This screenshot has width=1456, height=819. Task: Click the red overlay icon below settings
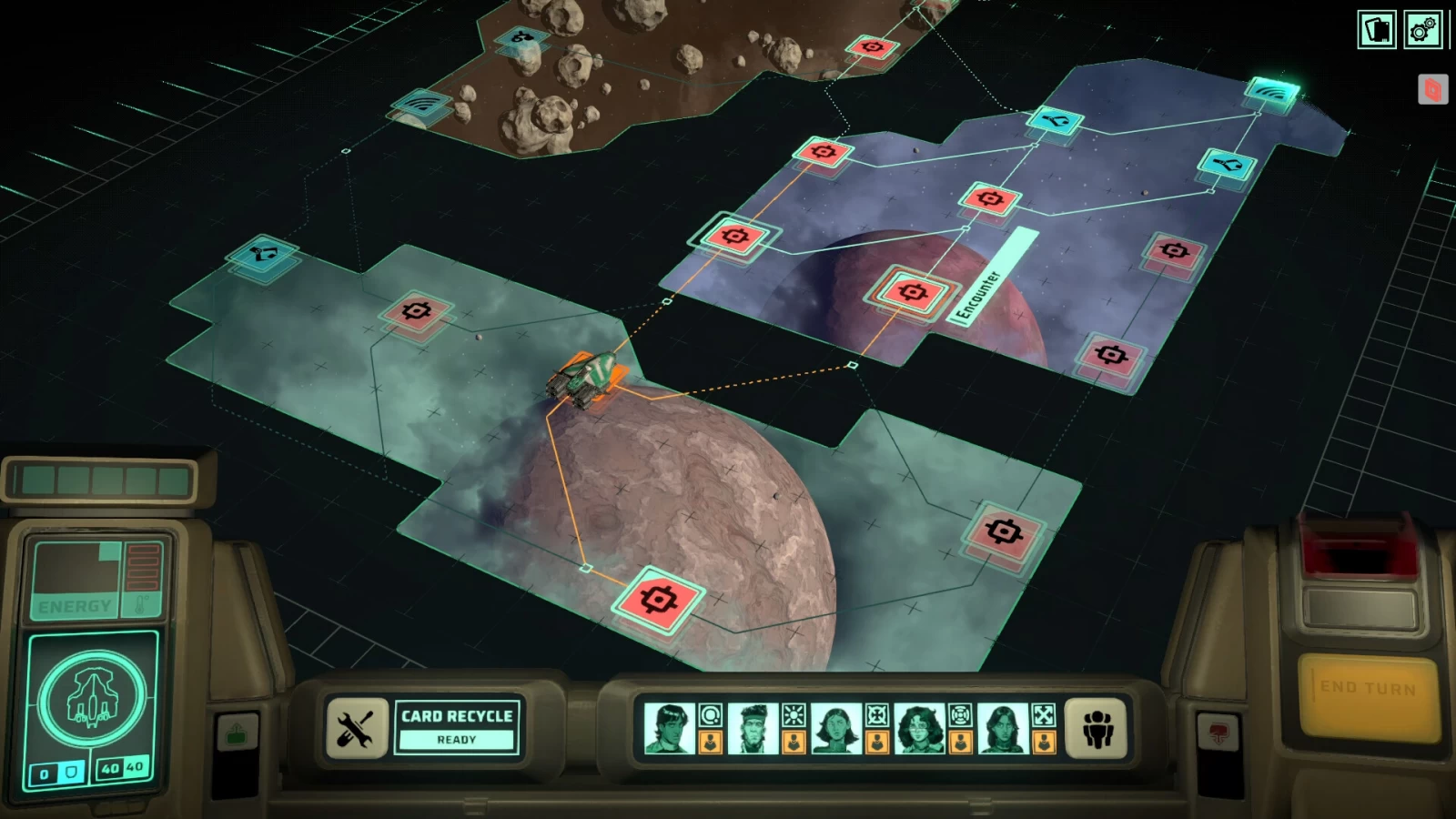coord(1432,89)
